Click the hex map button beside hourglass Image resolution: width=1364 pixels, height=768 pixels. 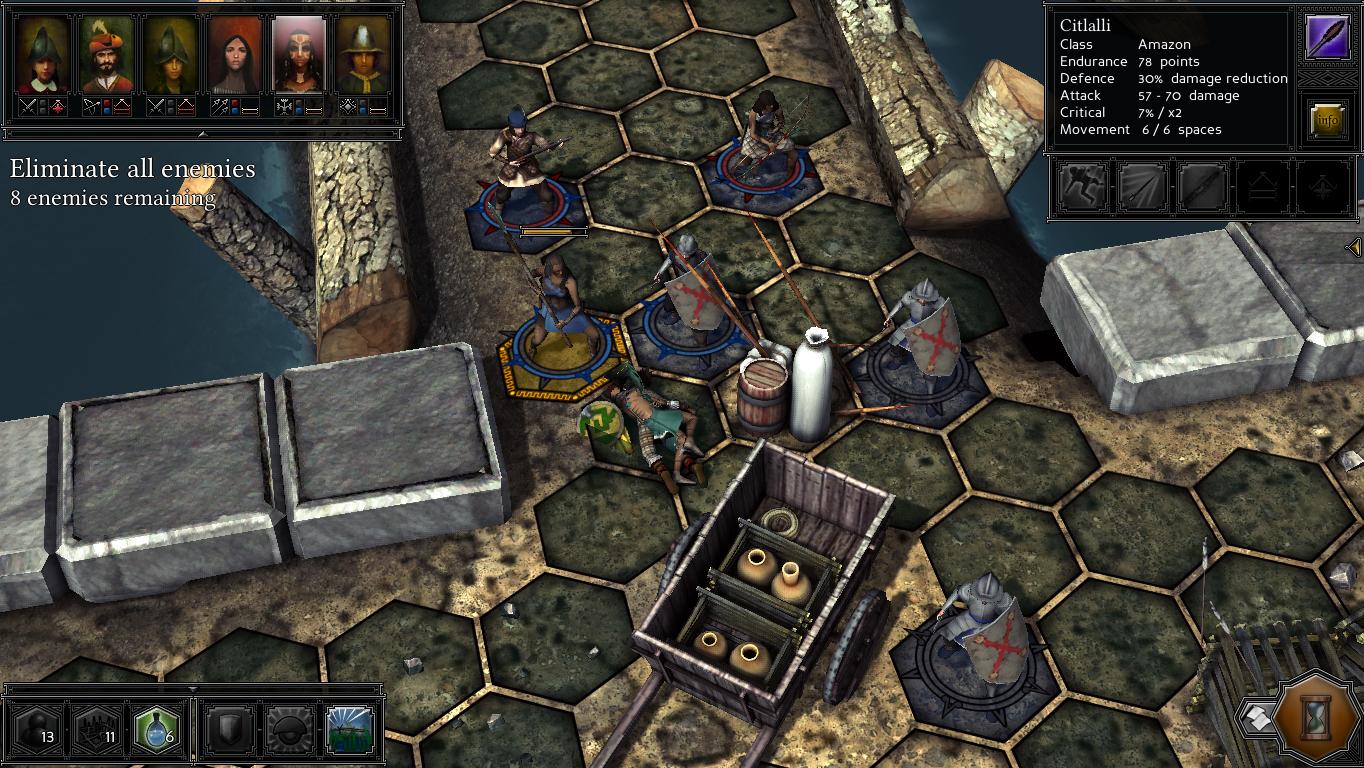(x=1256, y=716)
